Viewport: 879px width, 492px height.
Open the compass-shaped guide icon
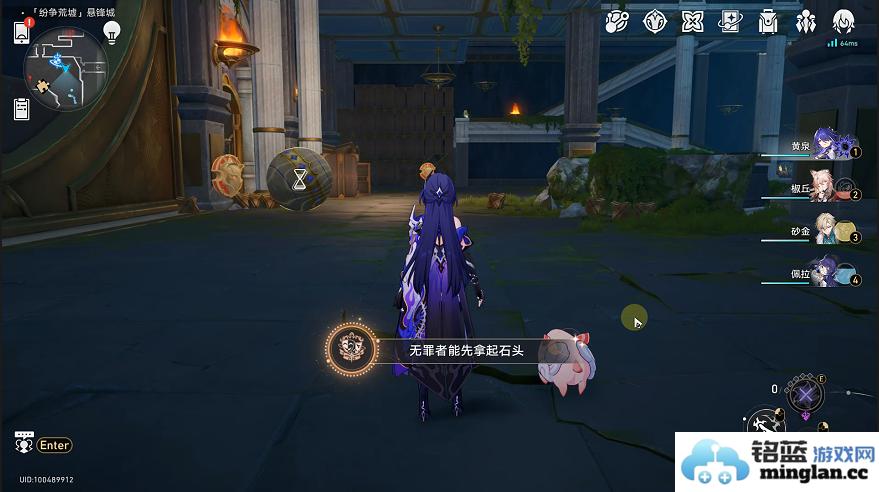coord(655,21)
